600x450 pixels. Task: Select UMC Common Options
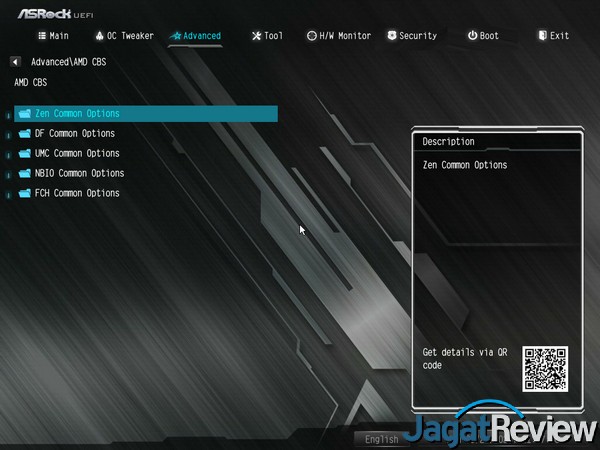77,154
